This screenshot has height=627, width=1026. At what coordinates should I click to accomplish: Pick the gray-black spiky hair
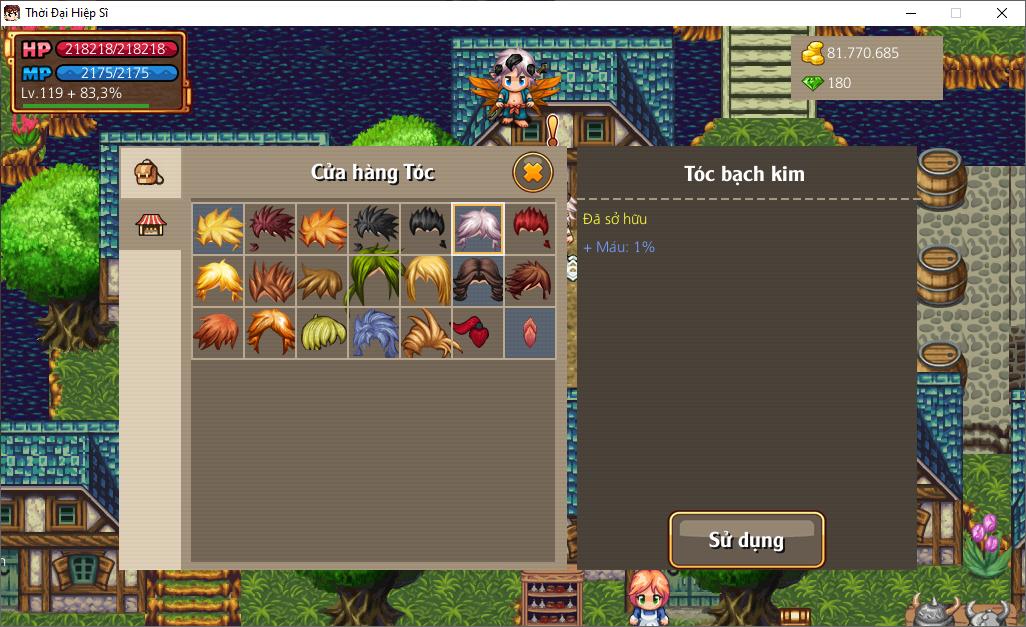[374, 228]
